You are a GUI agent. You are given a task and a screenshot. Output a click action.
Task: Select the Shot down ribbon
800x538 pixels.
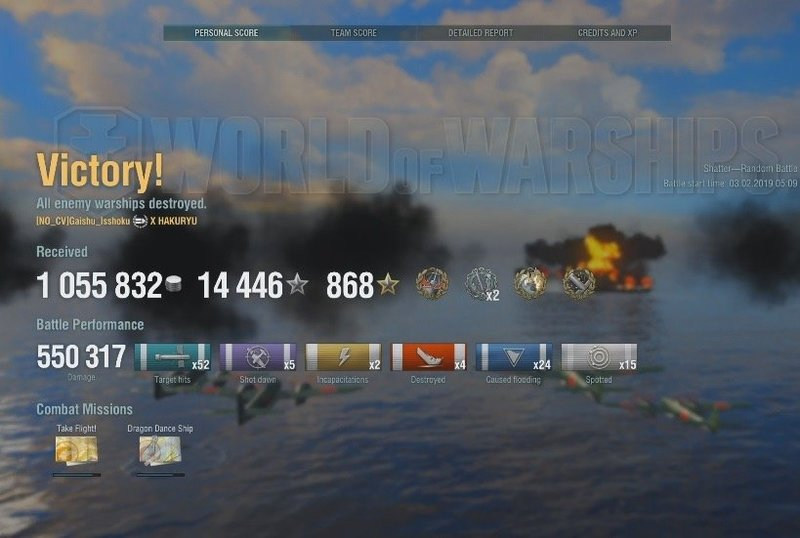point(257,358)
